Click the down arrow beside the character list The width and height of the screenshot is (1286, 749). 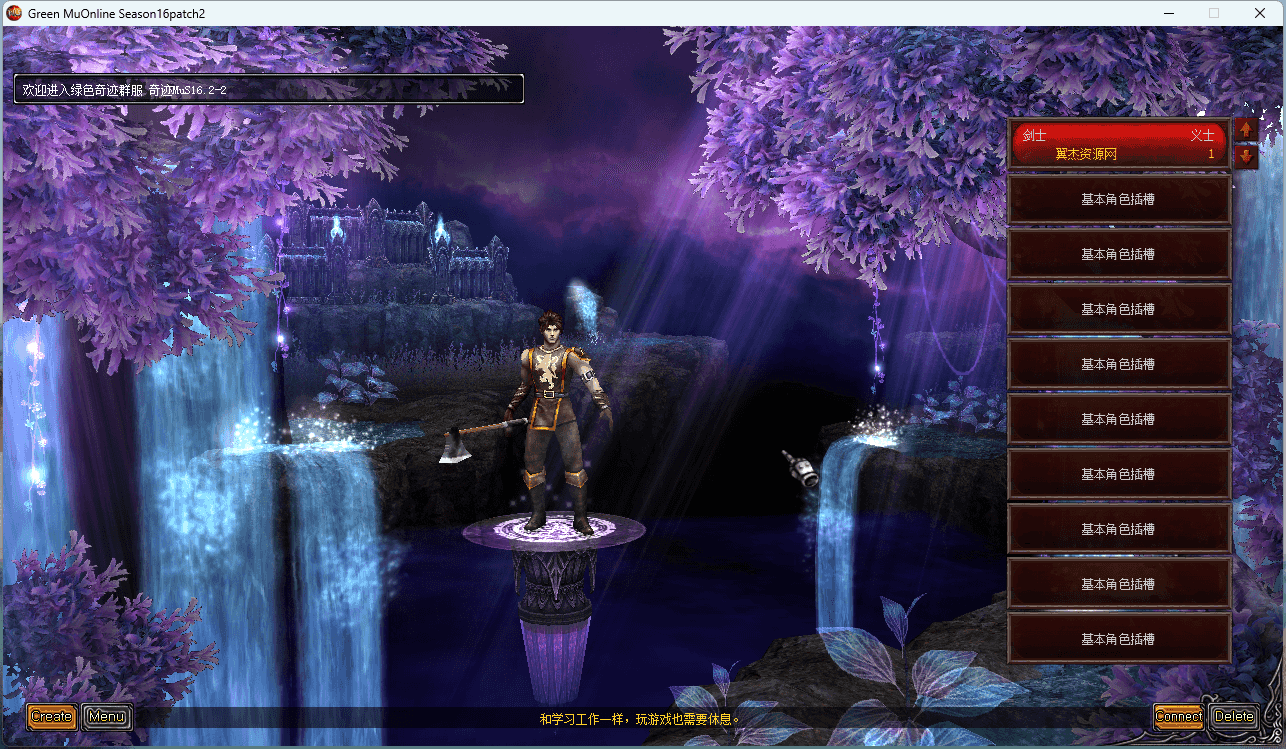[1246, 156]
